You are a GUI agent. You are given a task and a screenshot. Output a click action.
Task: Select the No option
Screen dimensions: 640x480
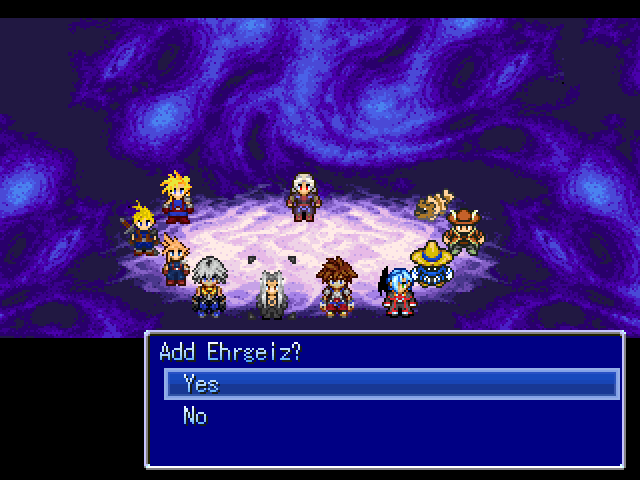pyautogui.click(x=195, y=416)
